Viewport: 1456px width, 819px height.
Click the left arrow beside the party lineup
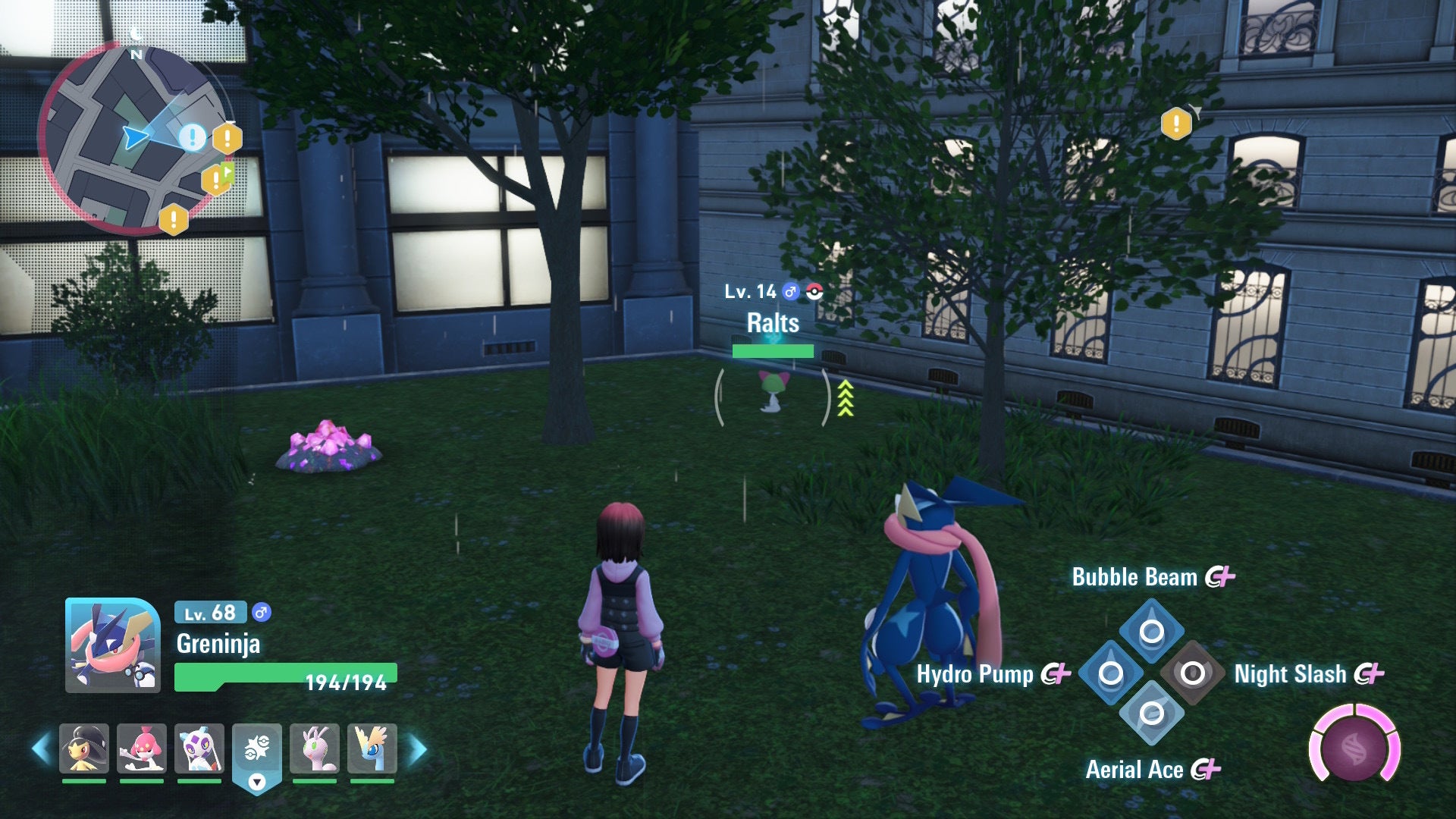coord(42,747)
